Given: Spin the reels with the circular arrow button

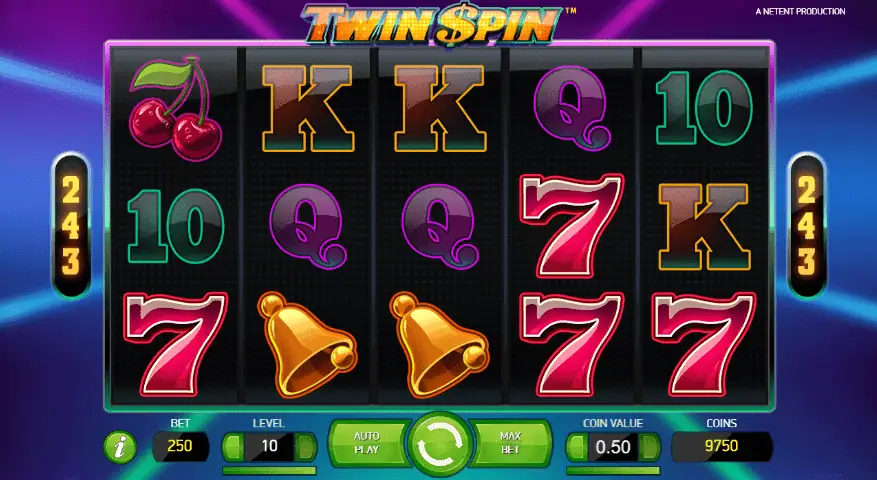Looking at the screenshot, I should coord(439,447).
